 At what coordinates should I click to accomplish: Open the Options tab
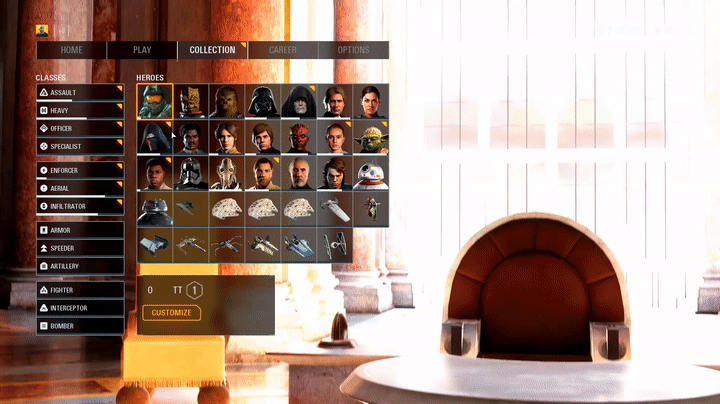click(353, 50)
